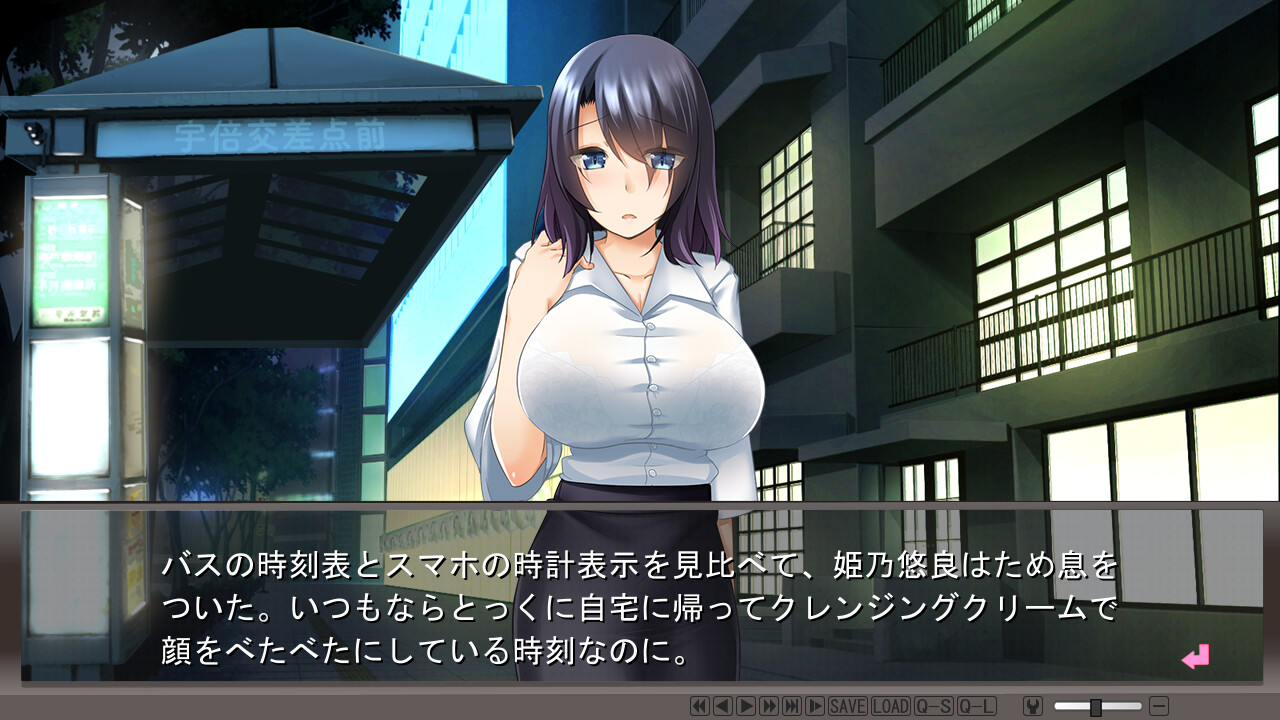Screen dimensions: 1280x720
Task: Hide the message window with the minus button
Action: (x=1159, y=706)
